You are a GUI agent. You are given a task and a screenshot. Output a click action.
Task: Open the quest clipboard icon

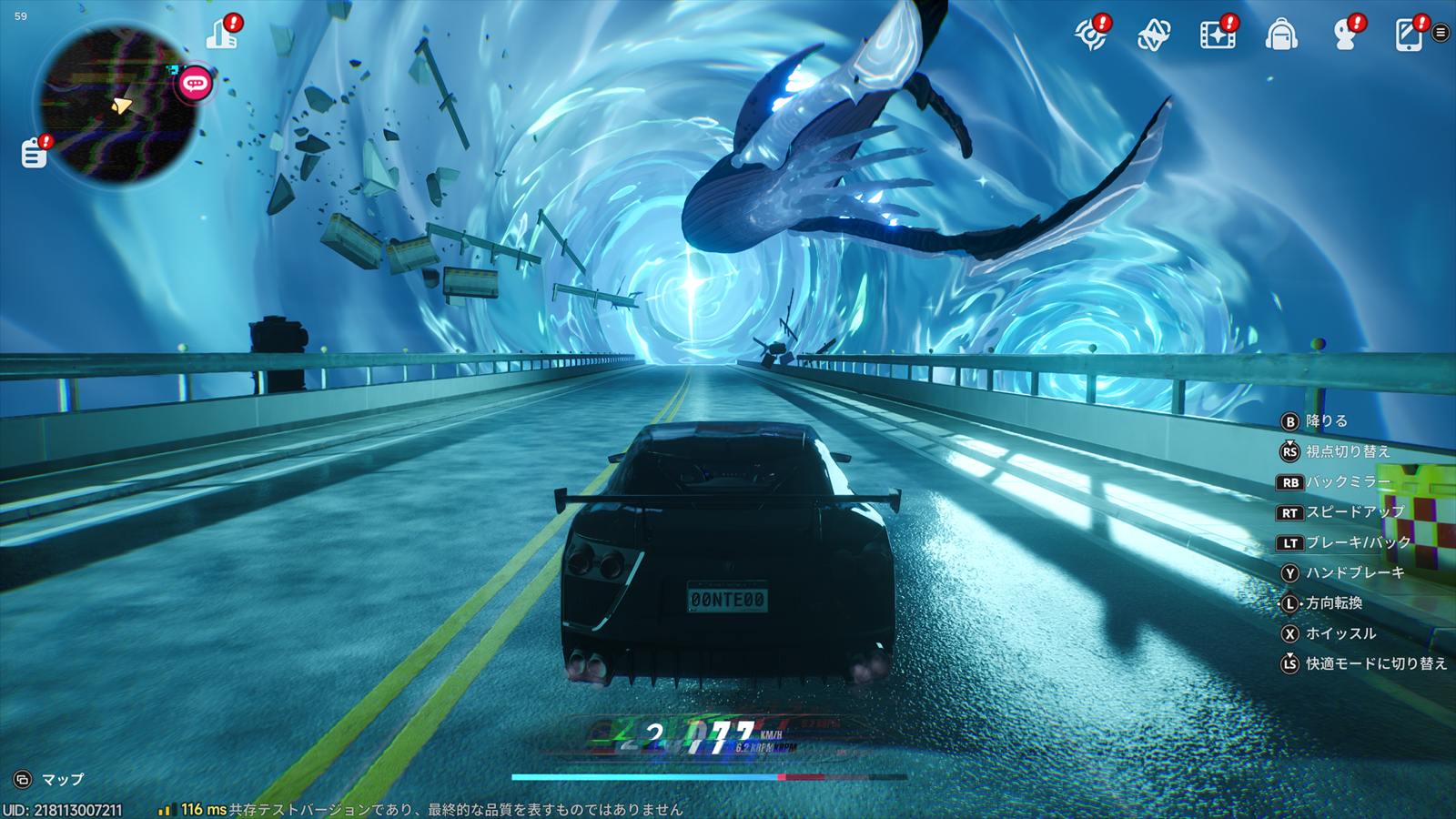pos(35,152)
